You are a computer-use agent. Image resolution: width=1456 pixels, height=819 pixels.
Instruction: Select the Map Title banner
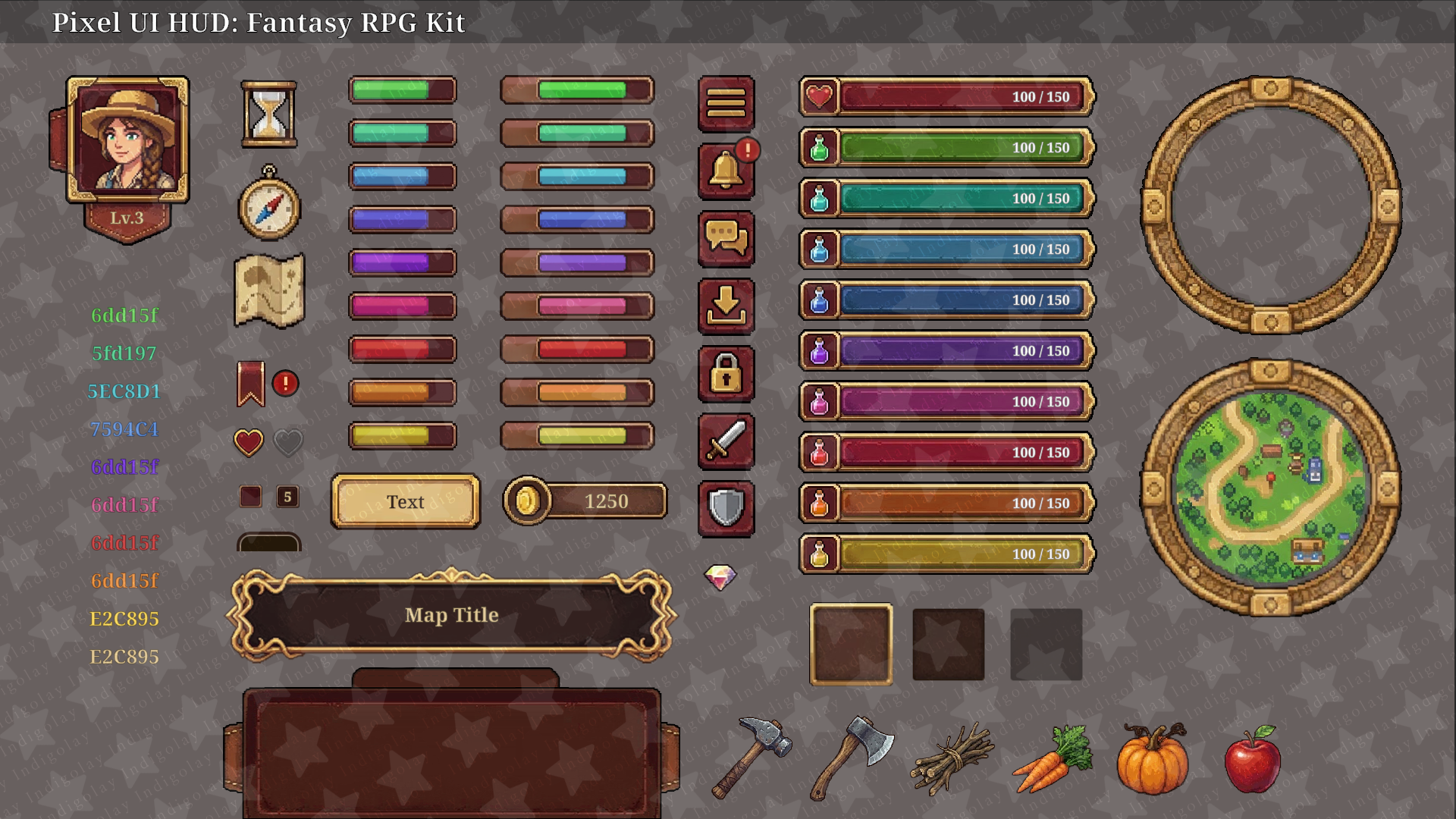[x=451, y=616]
